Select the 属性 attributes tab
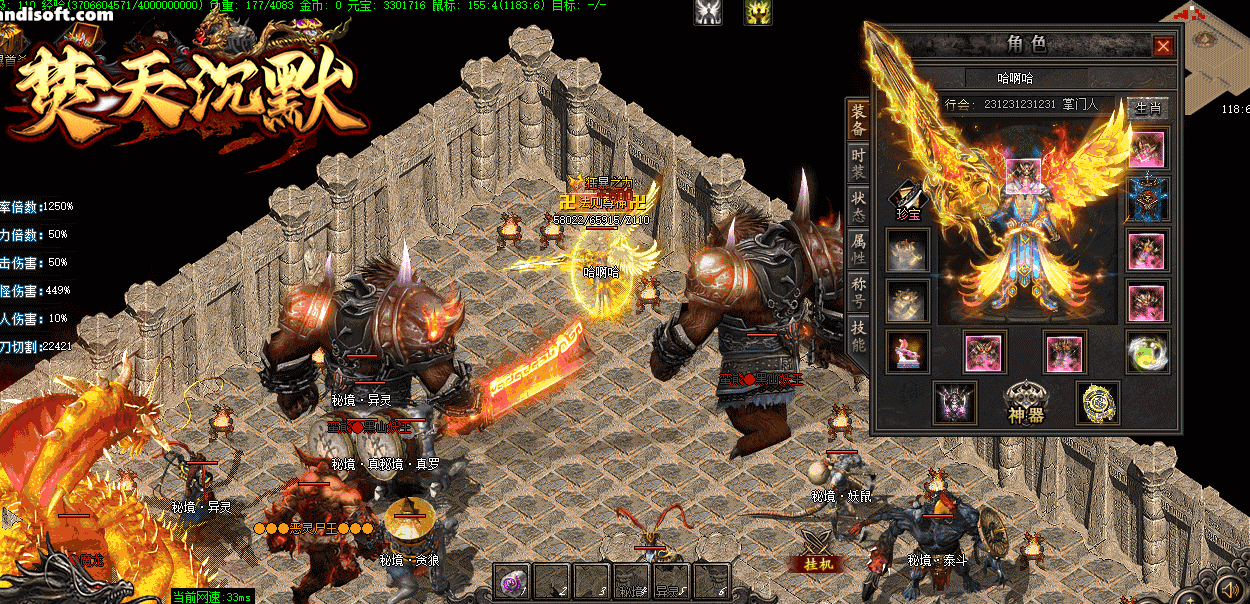Screen dimensions: 1250x604 tap(858, 247)
